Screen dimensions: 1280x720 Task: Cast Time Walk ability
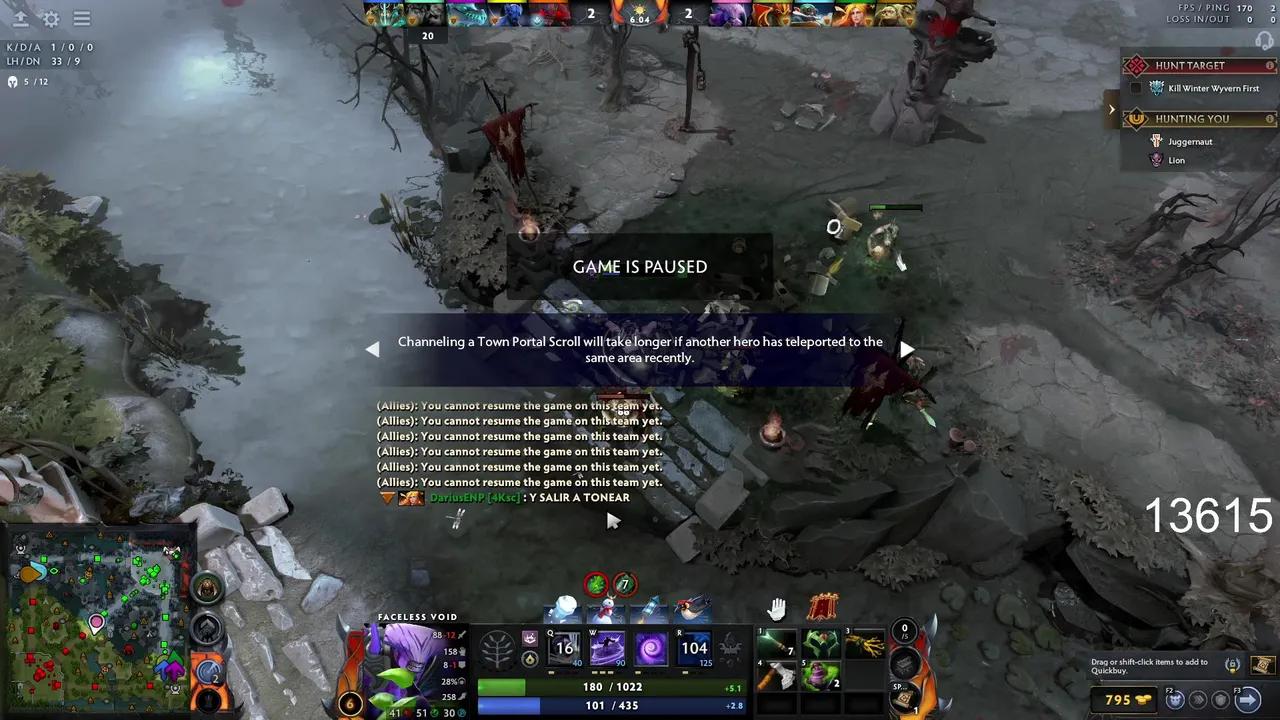tap(565, 648)
